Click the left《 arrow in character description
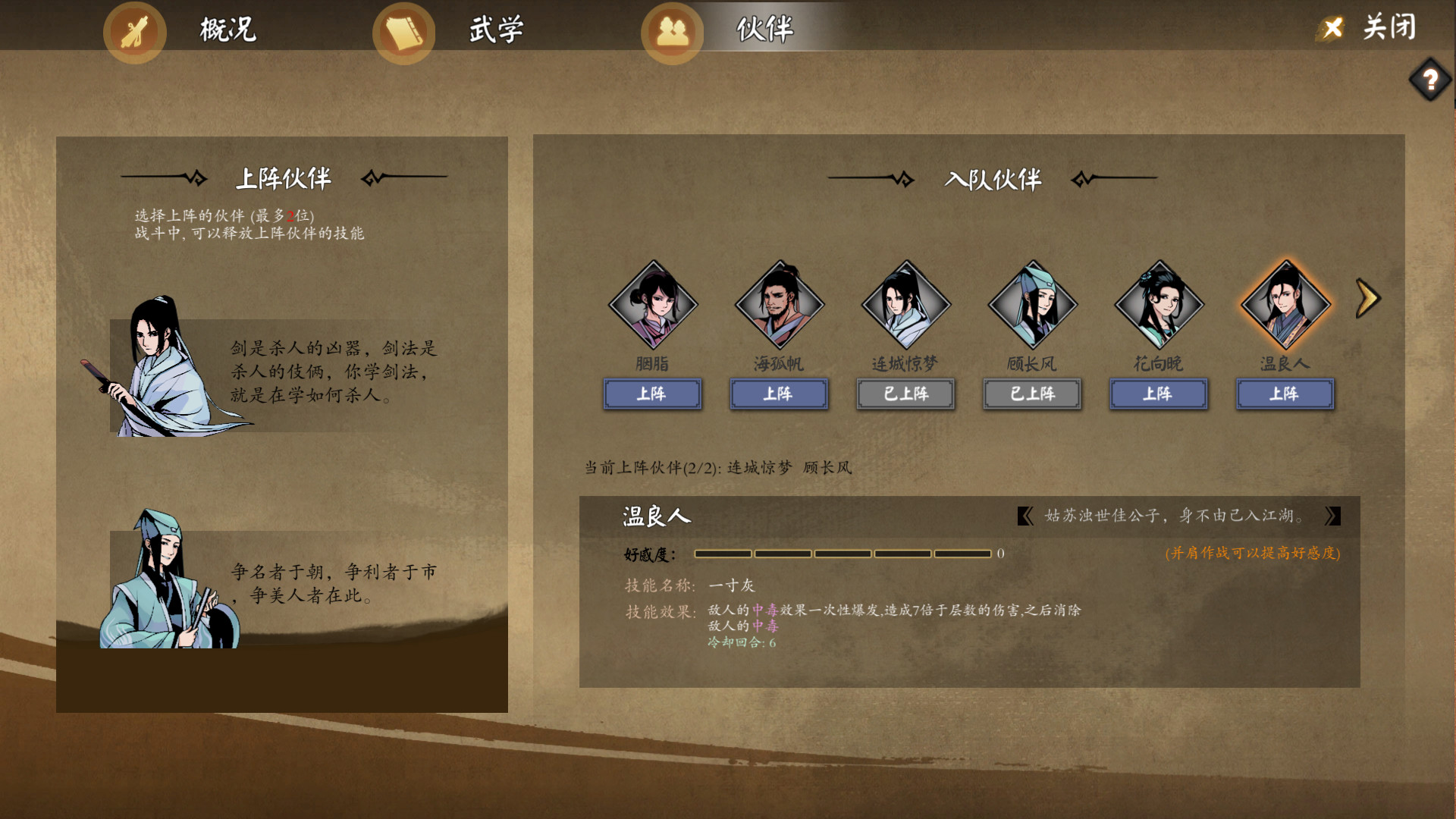 [1025, 516]
